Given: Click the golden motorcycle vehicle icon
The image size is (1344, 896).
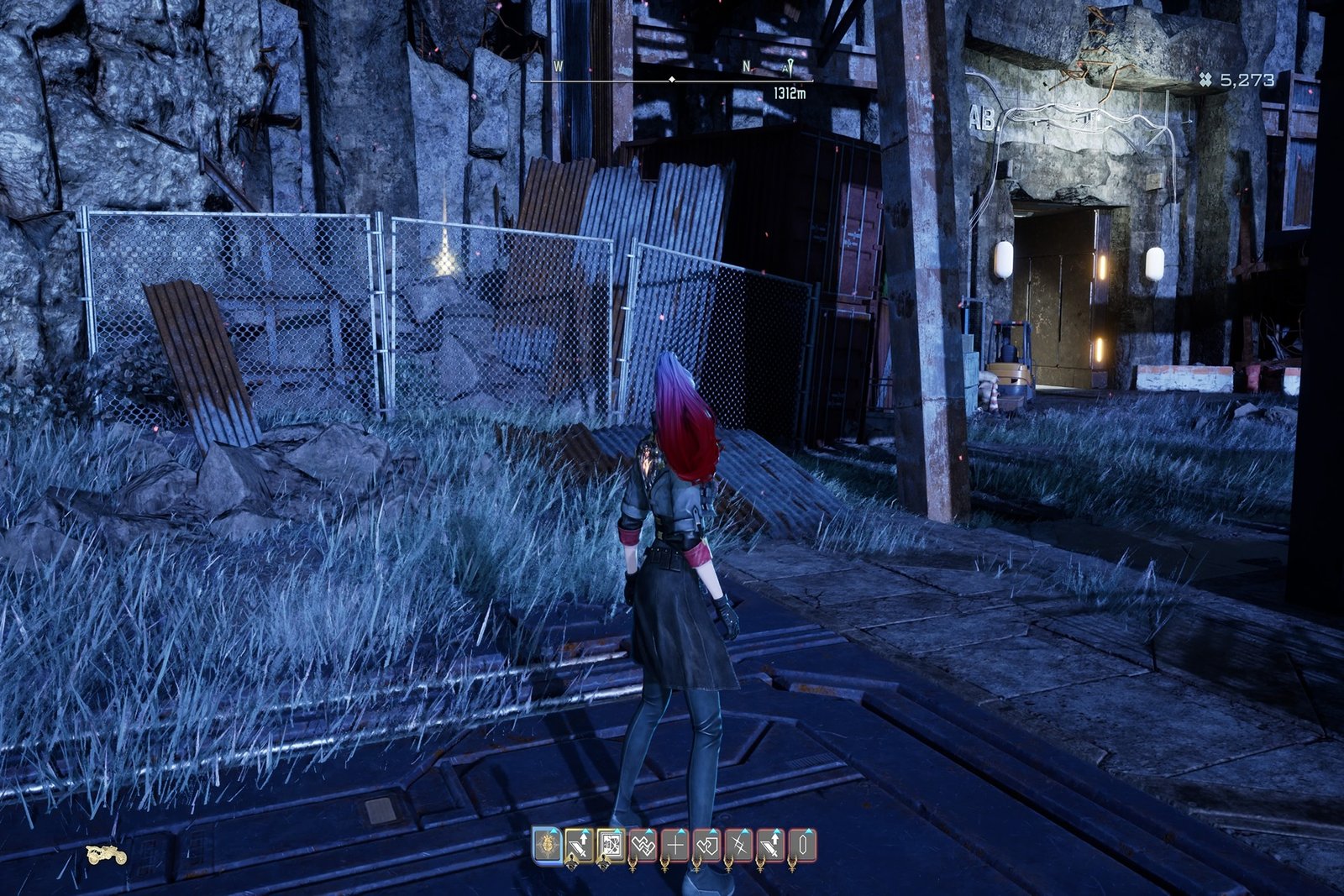Looking at the screenshot, I should click(x=107, y=855).
